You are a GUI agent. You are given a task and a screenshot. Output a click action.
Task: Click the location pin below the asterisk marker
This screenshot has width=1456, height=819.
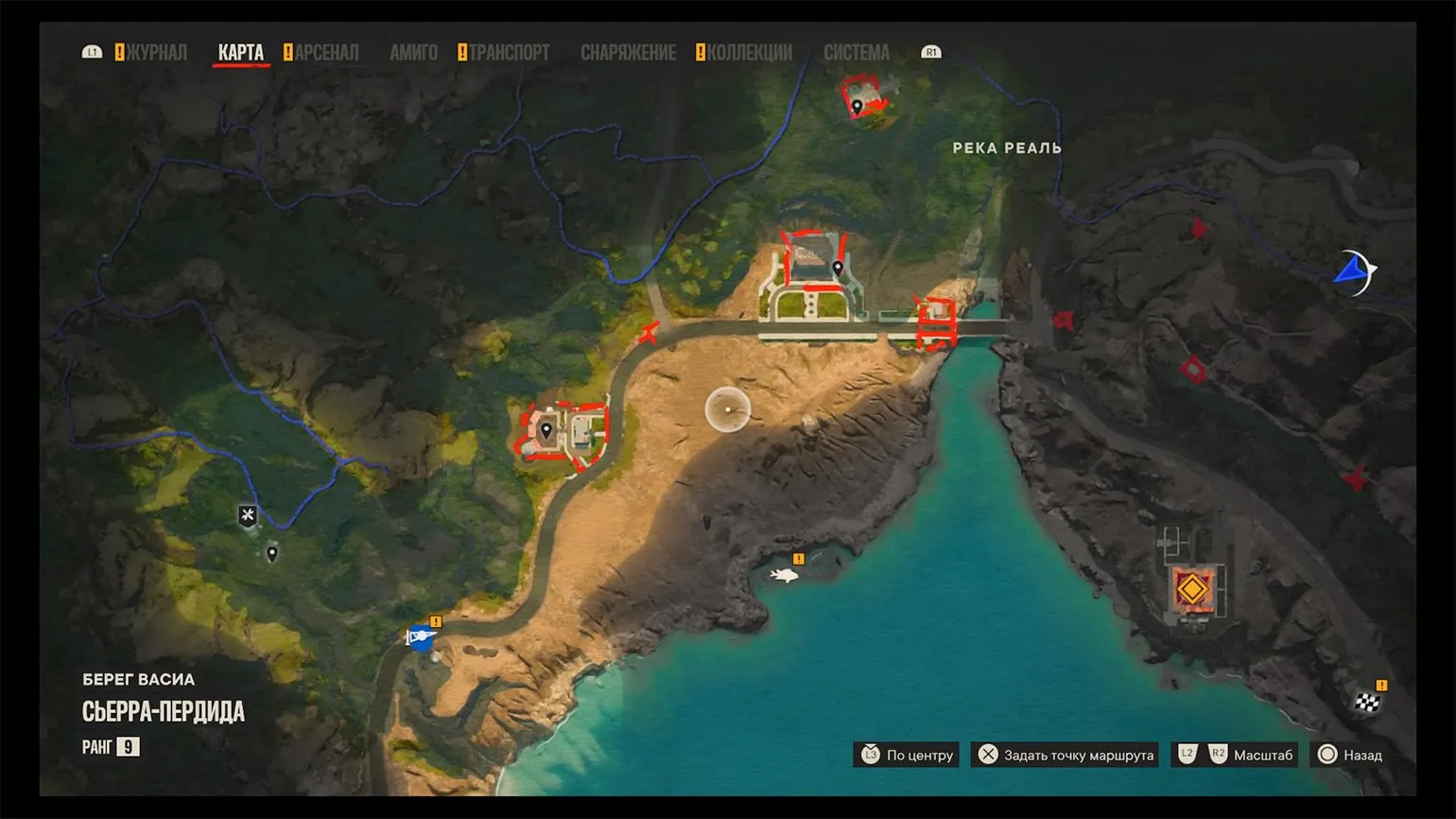[x=272, y=553]
